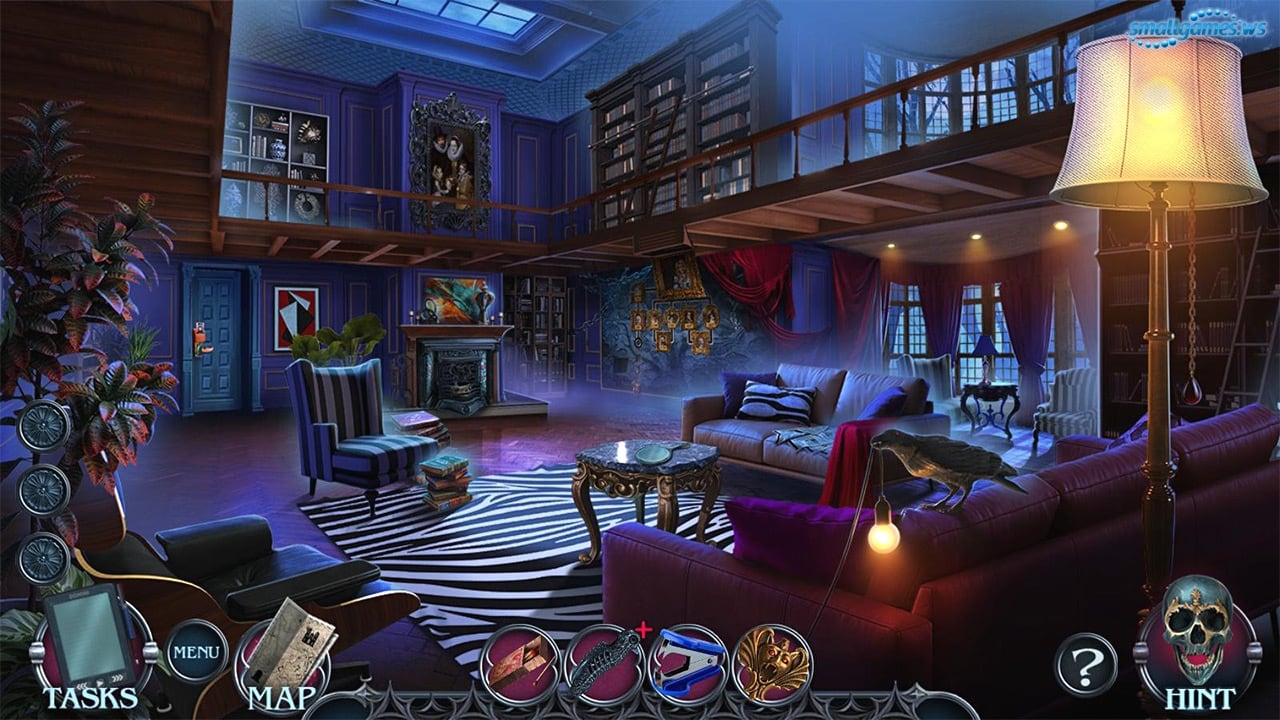
Task: Pick the black ornate handle item
Action: [x=603, y=662]
